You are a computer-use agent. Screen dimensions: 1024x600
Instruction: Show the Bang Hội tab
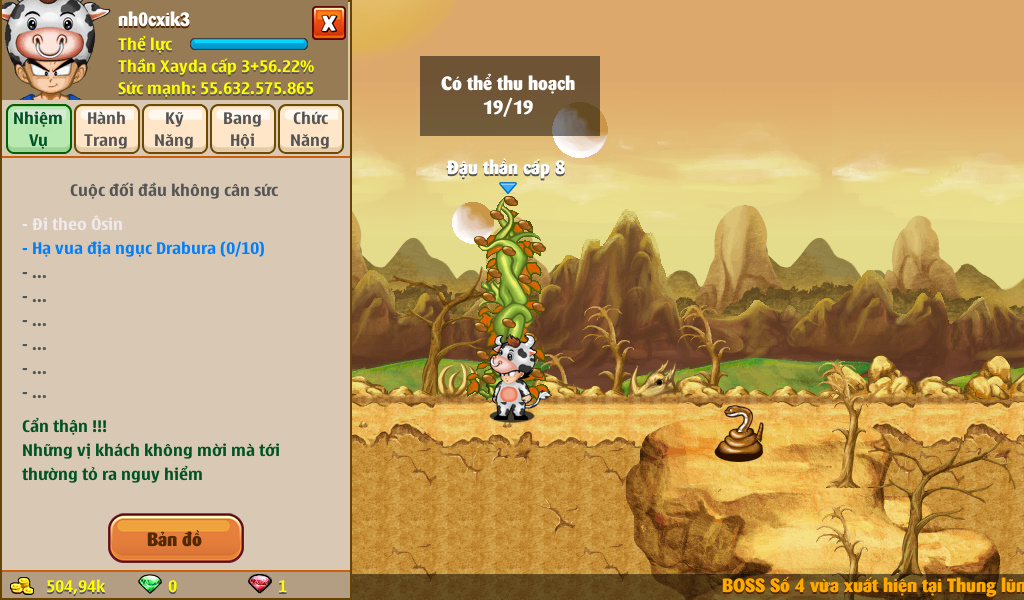pos(242,129)
